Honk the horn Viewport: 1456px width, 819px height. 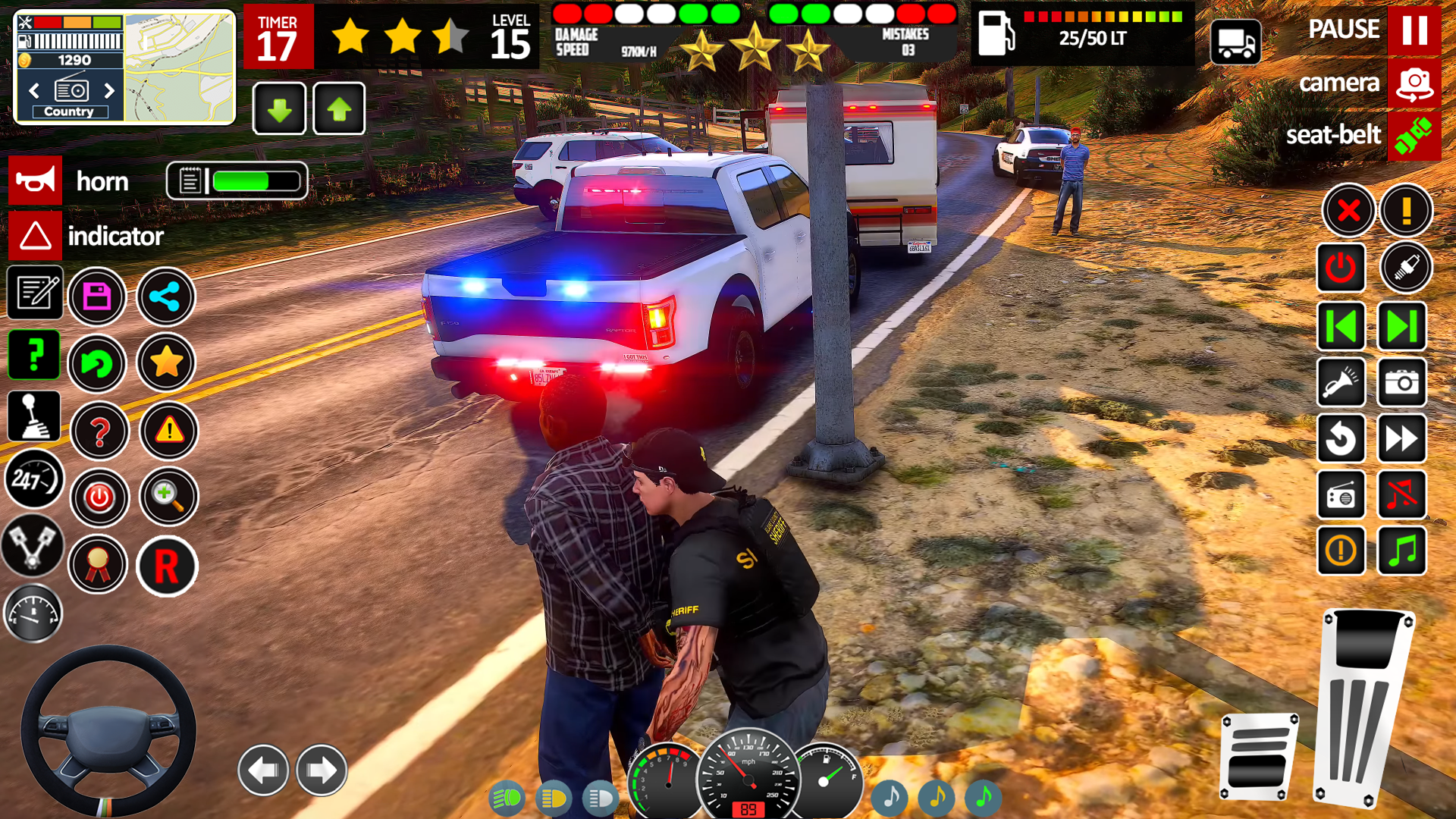point(35,181)
